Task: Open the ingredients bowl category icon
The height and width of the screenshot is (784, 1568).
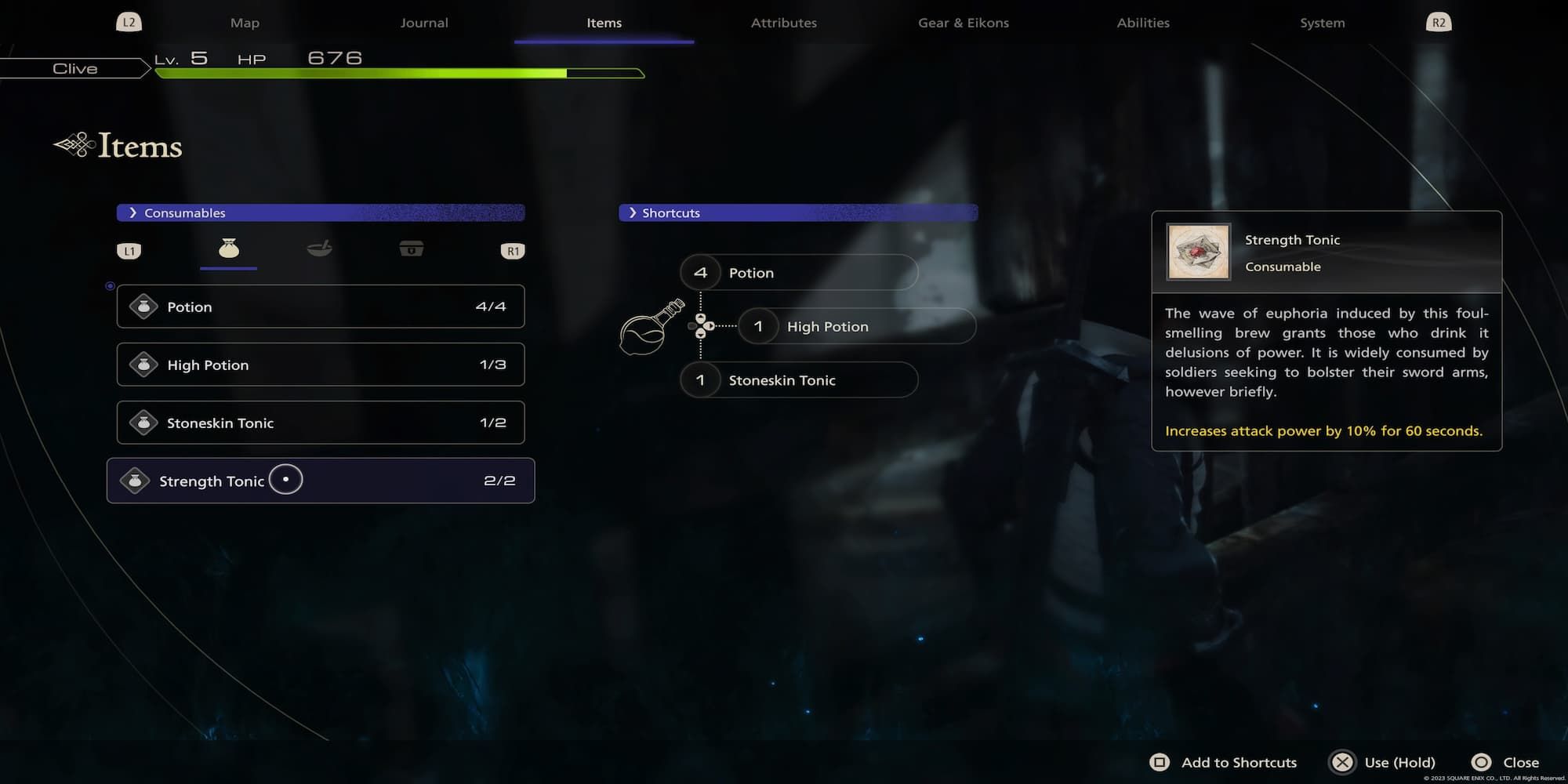Action: [x=320, y=249]
